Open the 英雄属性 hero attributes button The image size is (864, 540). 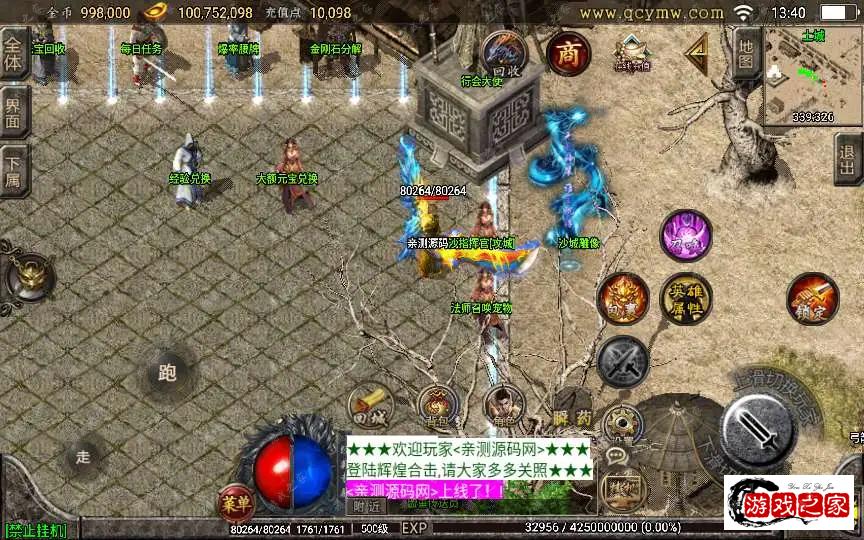(x=684, y=297)
